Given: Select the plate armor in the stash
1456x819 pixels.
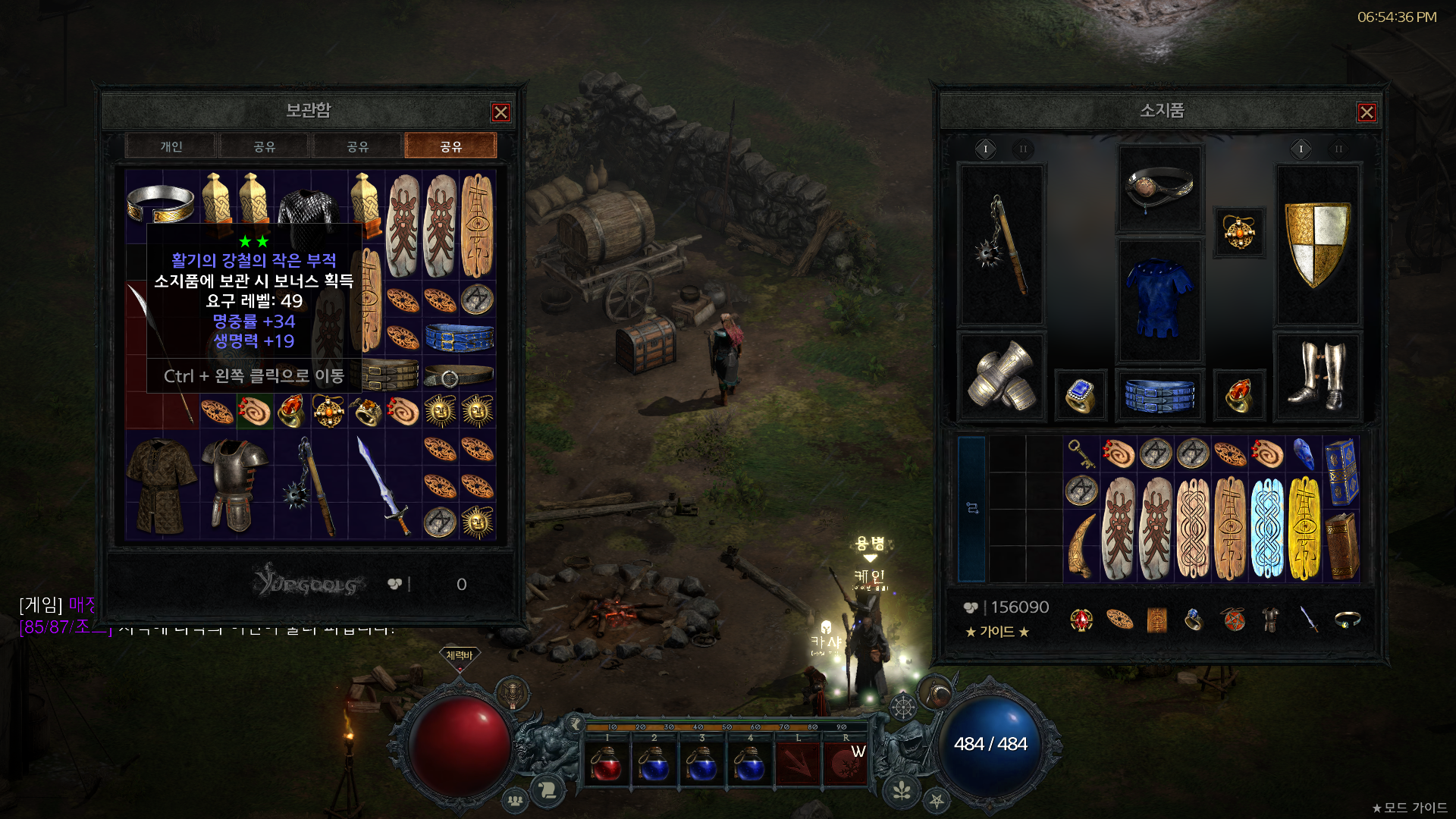Looking at the screenshot, I should (x=235, y=485).
